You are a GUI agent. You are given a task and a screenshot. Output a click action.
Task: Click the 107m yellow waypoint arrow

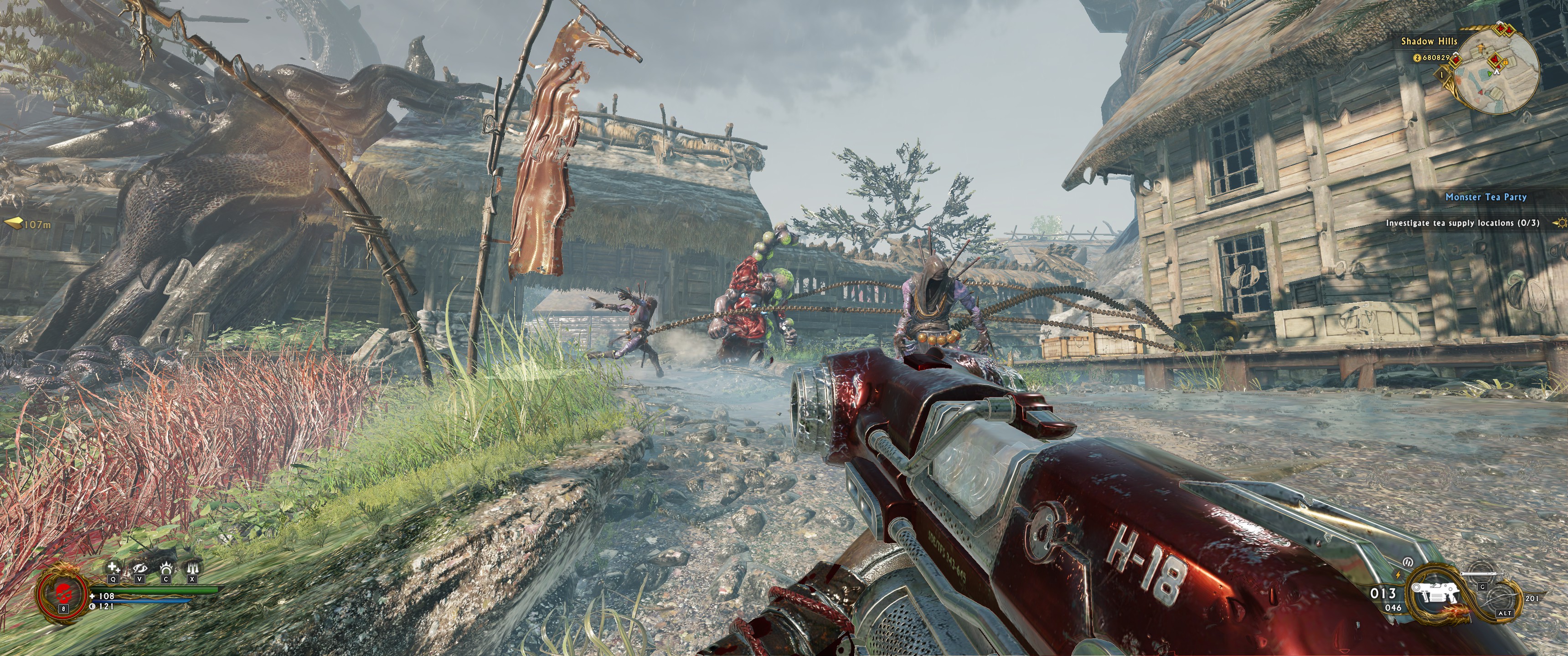point(13,224)
